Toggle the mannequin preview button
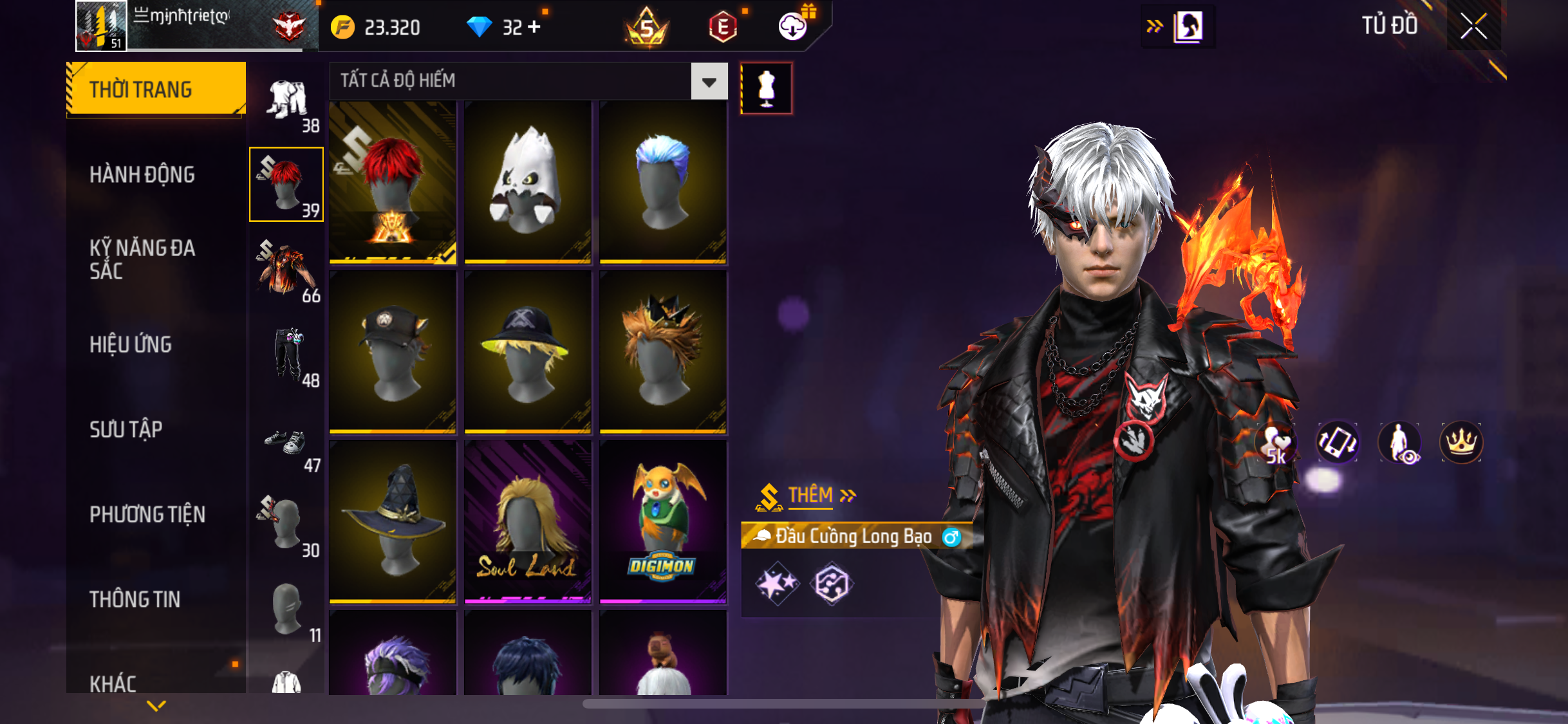This screenshot has width=1568, height=724. [x=766, y=88]
